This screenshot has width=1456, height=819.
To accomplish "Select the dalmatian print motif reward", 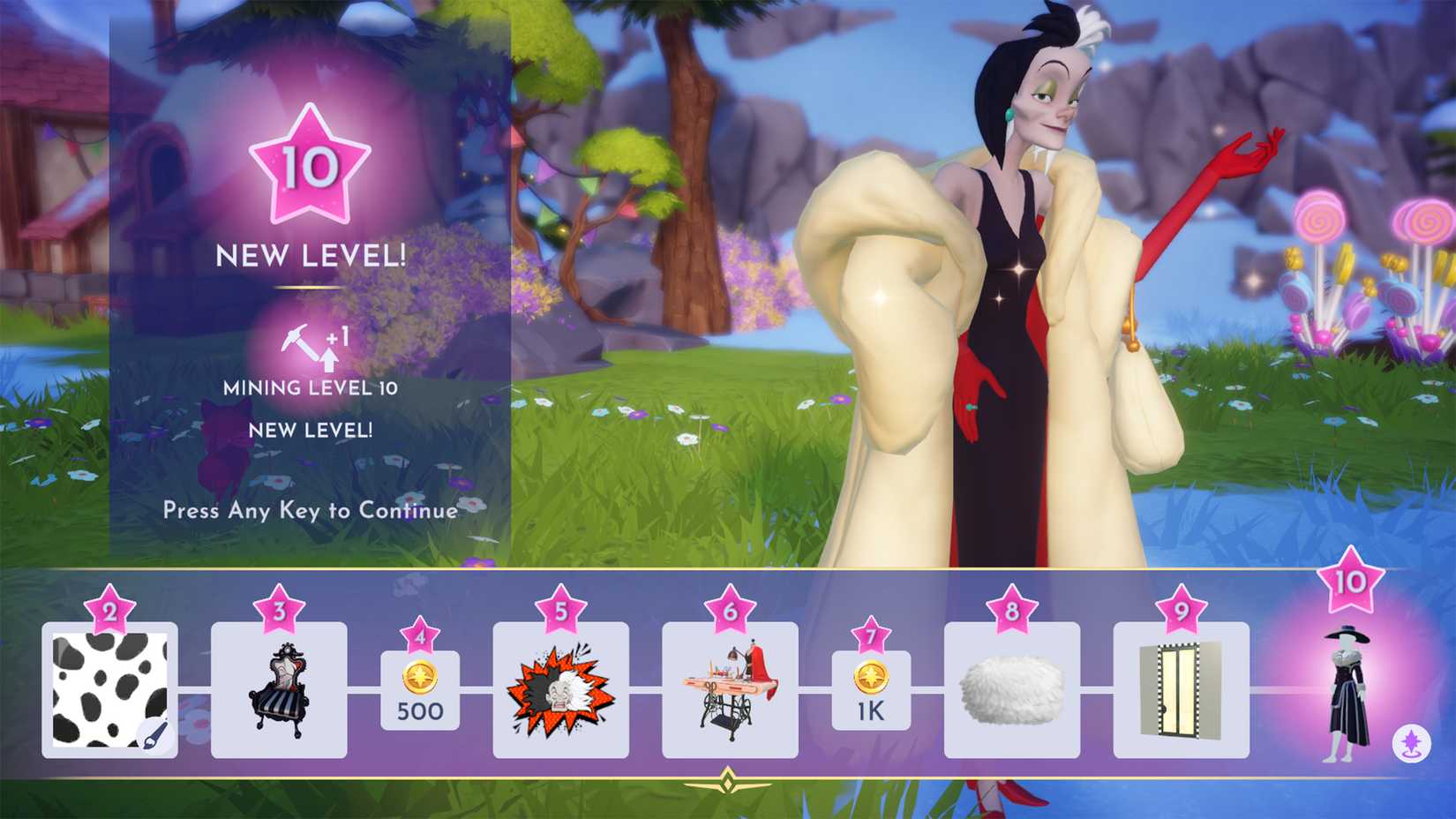I will coord(110,688).
